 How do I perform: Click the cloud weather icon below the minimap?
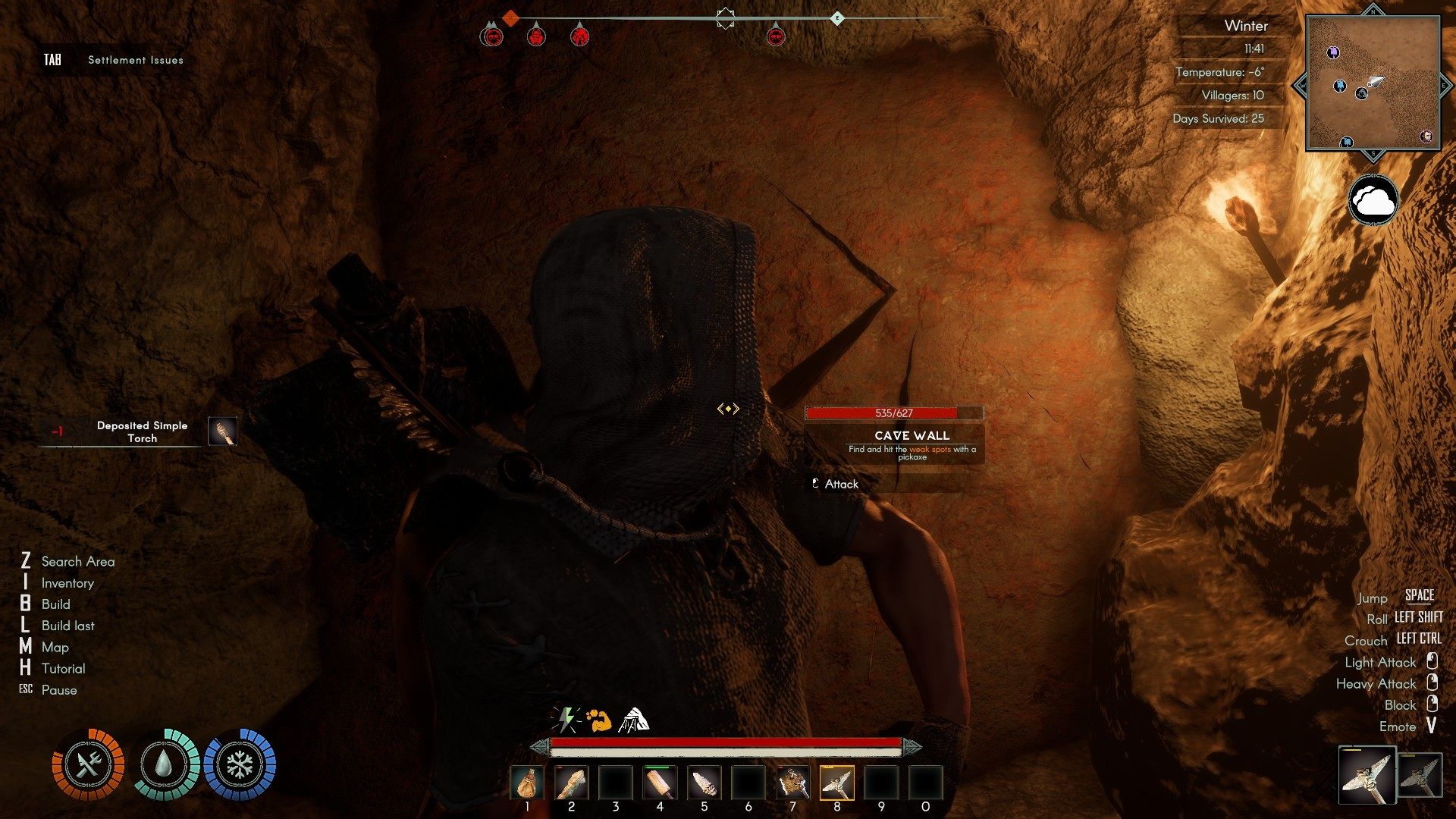point(1373,200)
